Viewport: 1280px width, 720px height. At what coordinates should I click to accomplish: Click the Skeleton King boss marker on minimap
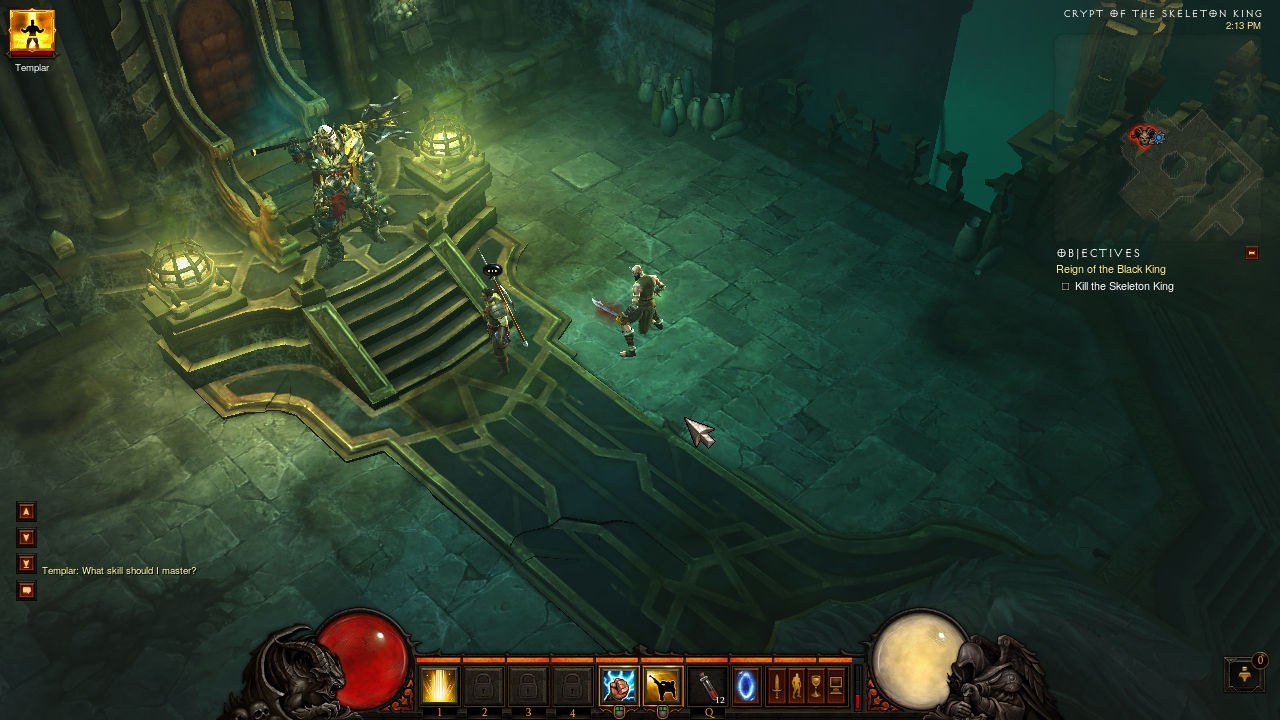pos(1143,135)
